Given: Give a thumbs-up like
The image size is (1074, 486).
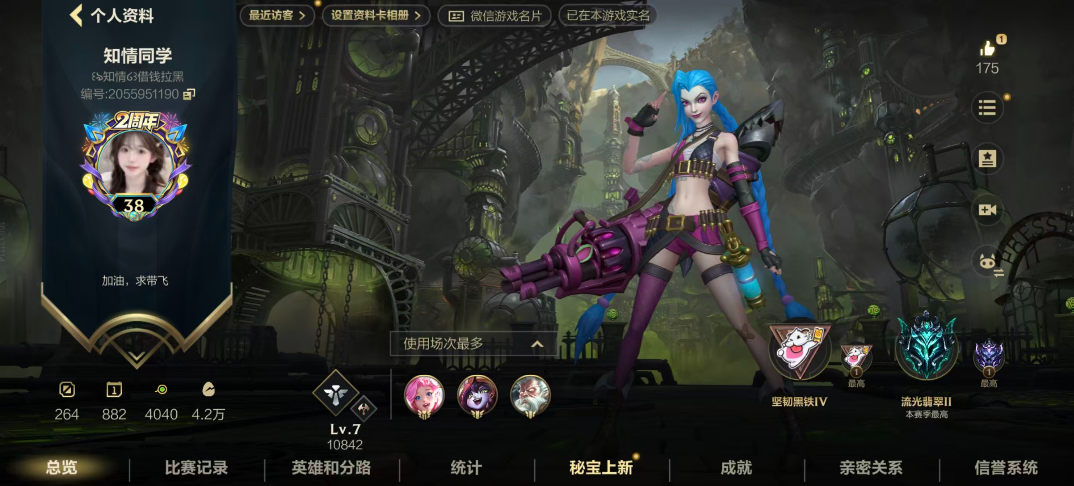Looking at the screenshot, I should tap(988, 48).
